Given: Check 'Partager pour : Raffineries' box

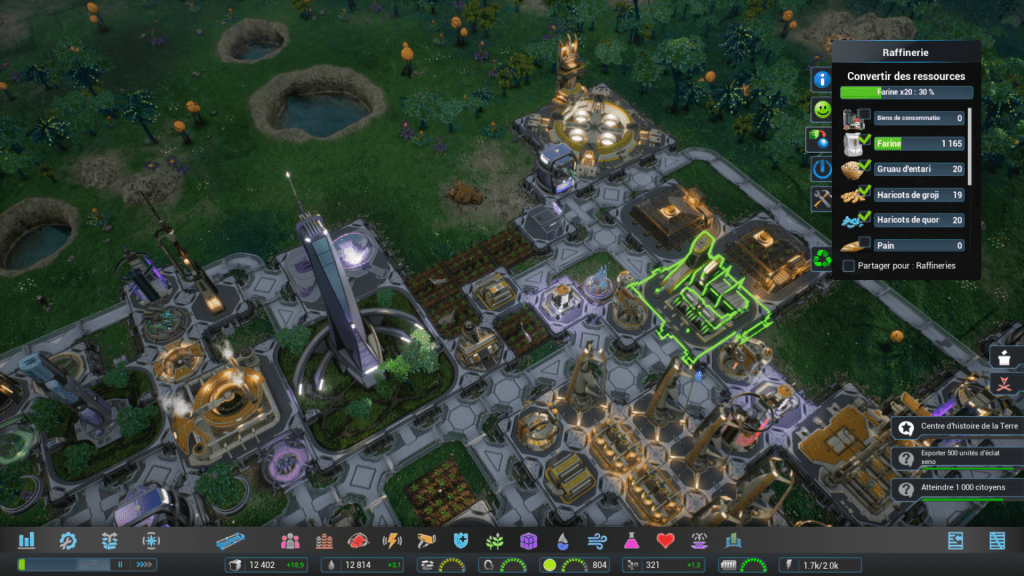Looking at the screenshot, I should [x=849, y=266].
